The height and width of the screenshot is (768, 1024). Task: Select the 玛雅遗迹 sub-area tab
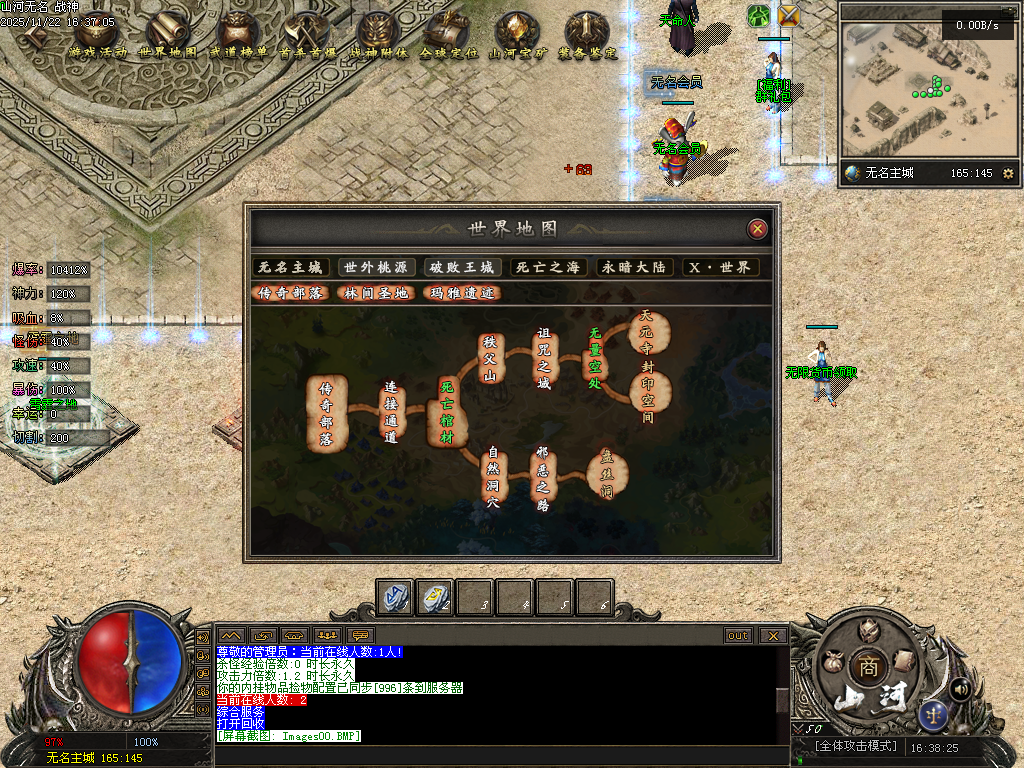tap(461, 293)
